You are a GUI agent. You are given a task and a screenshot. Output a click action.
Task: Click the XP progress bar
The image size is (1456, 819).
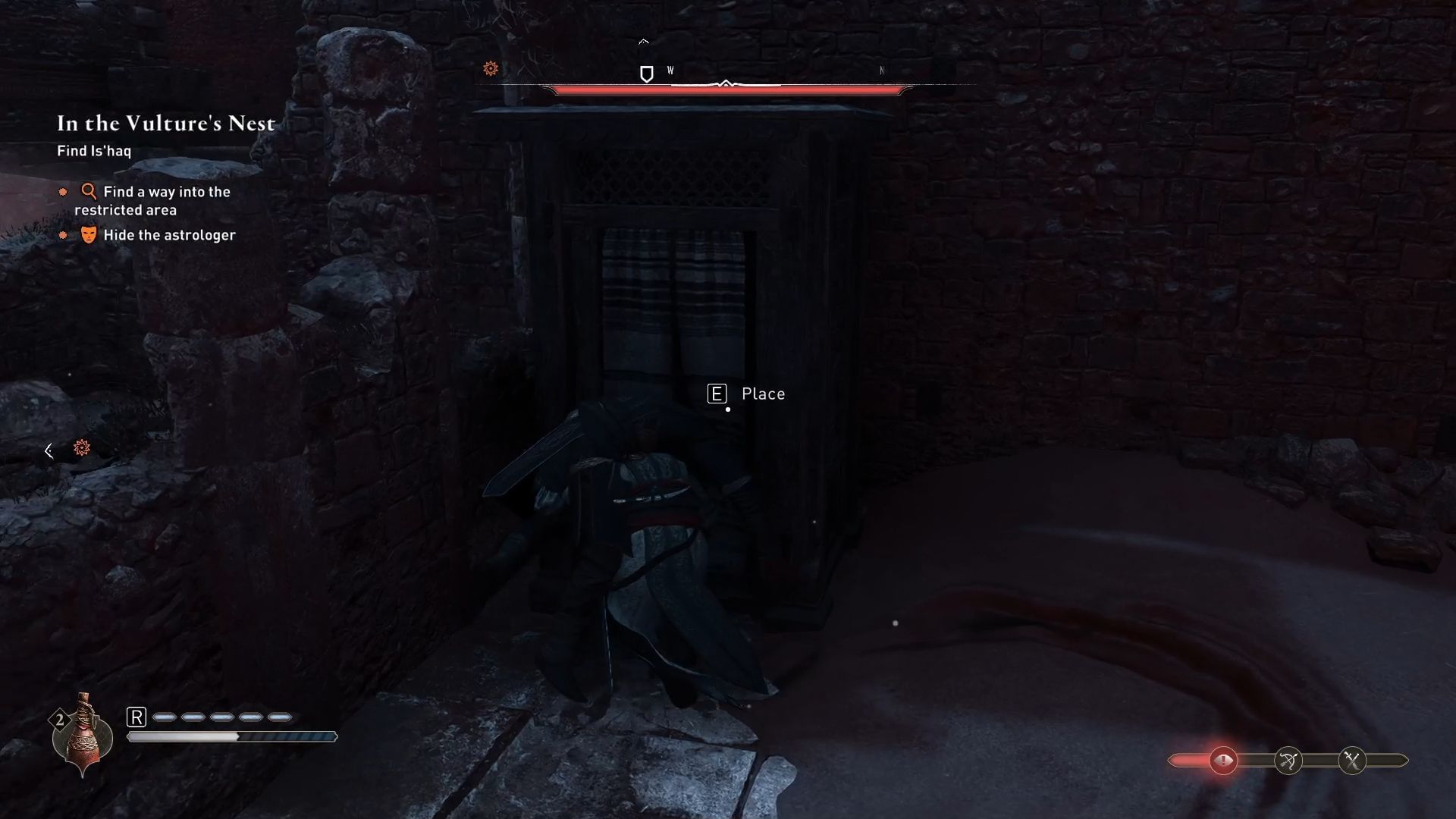(x=233, y=736)
